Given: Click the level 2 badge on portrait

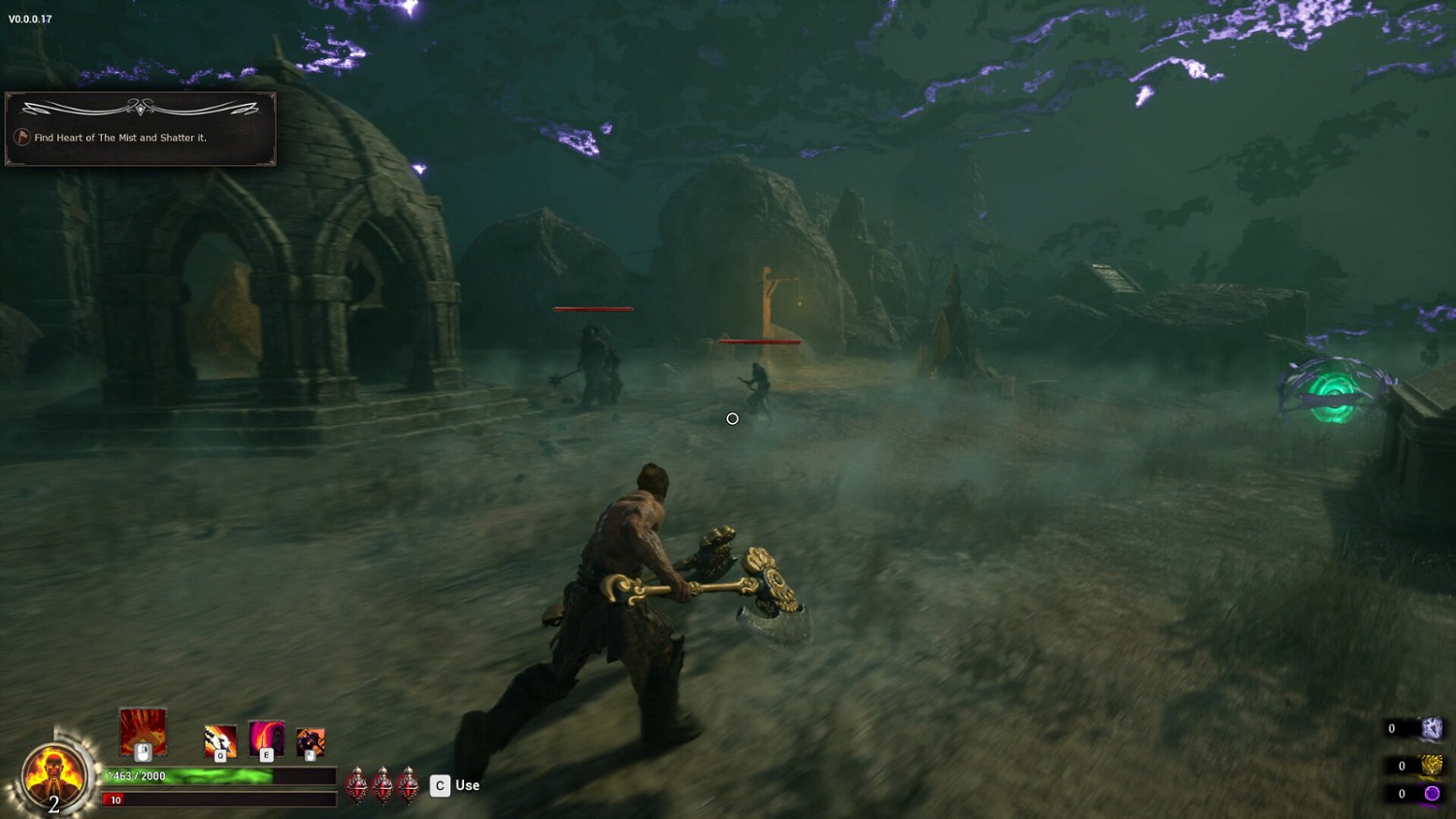Looking at the screenshot, I should pyautogui.click(x=53, y=803).
